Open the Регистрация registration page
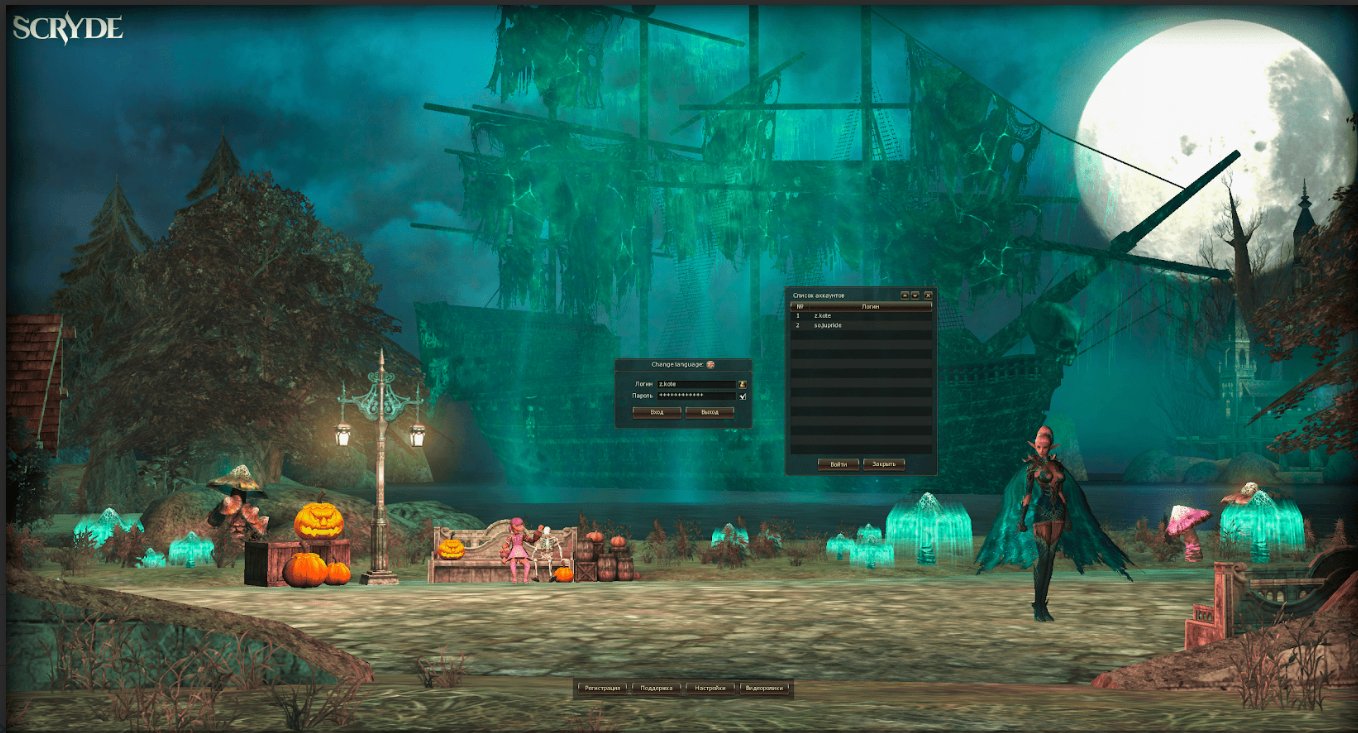The width and height of the screenshot is (1358, 733). (x=603, y=688)
